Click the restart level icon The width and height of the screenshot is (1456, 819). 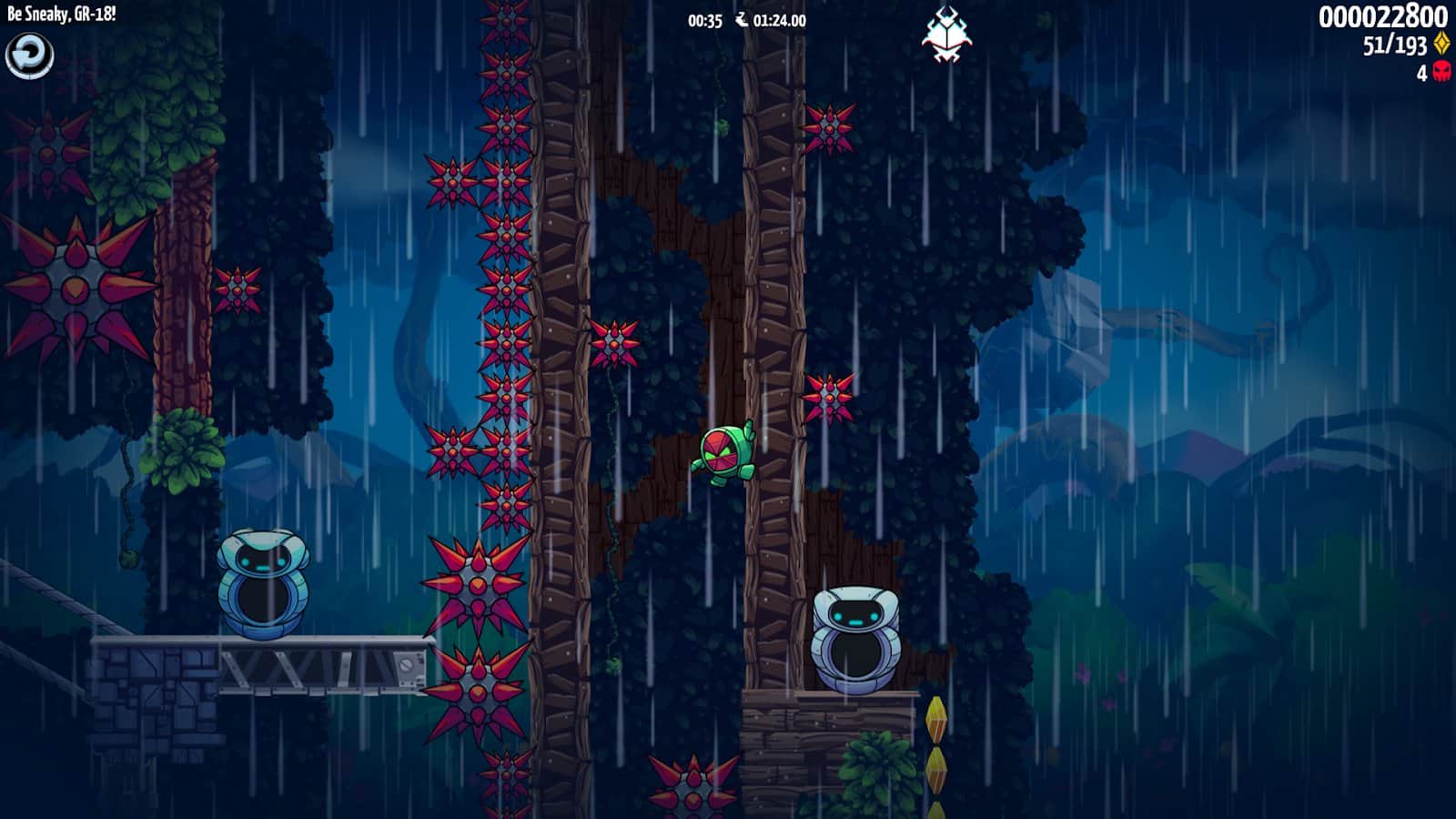point(30,55)
